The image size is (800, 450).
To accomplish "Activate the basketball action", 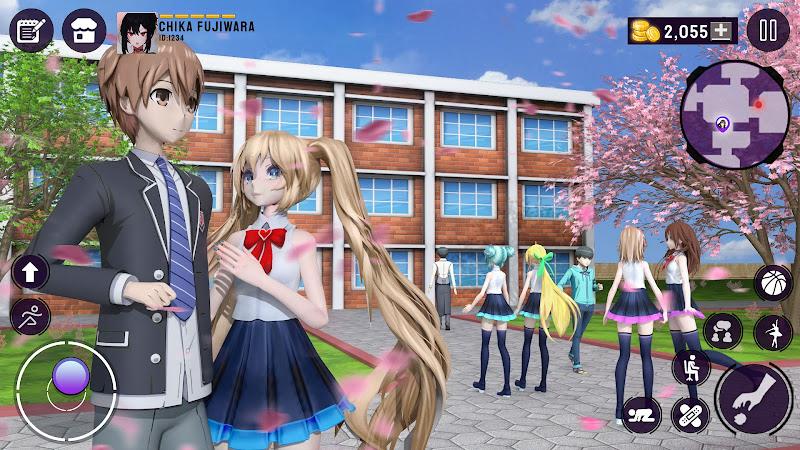I will point(773,283).
